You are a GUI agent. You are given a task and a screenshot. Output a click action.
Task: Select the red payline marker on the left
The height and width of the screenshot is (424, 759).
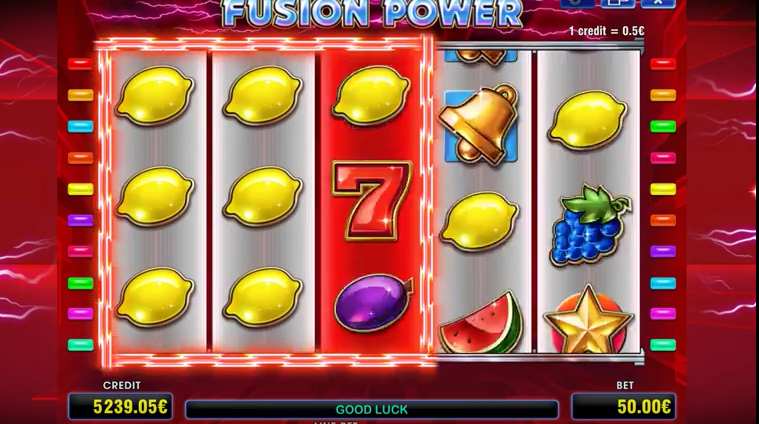click(x=80, y=64)
